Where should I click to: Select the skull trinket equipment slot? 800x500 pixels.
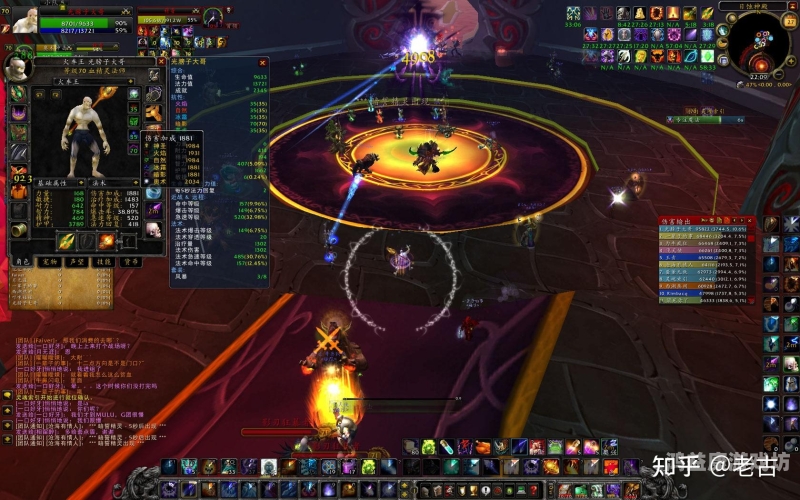point(154,228)
